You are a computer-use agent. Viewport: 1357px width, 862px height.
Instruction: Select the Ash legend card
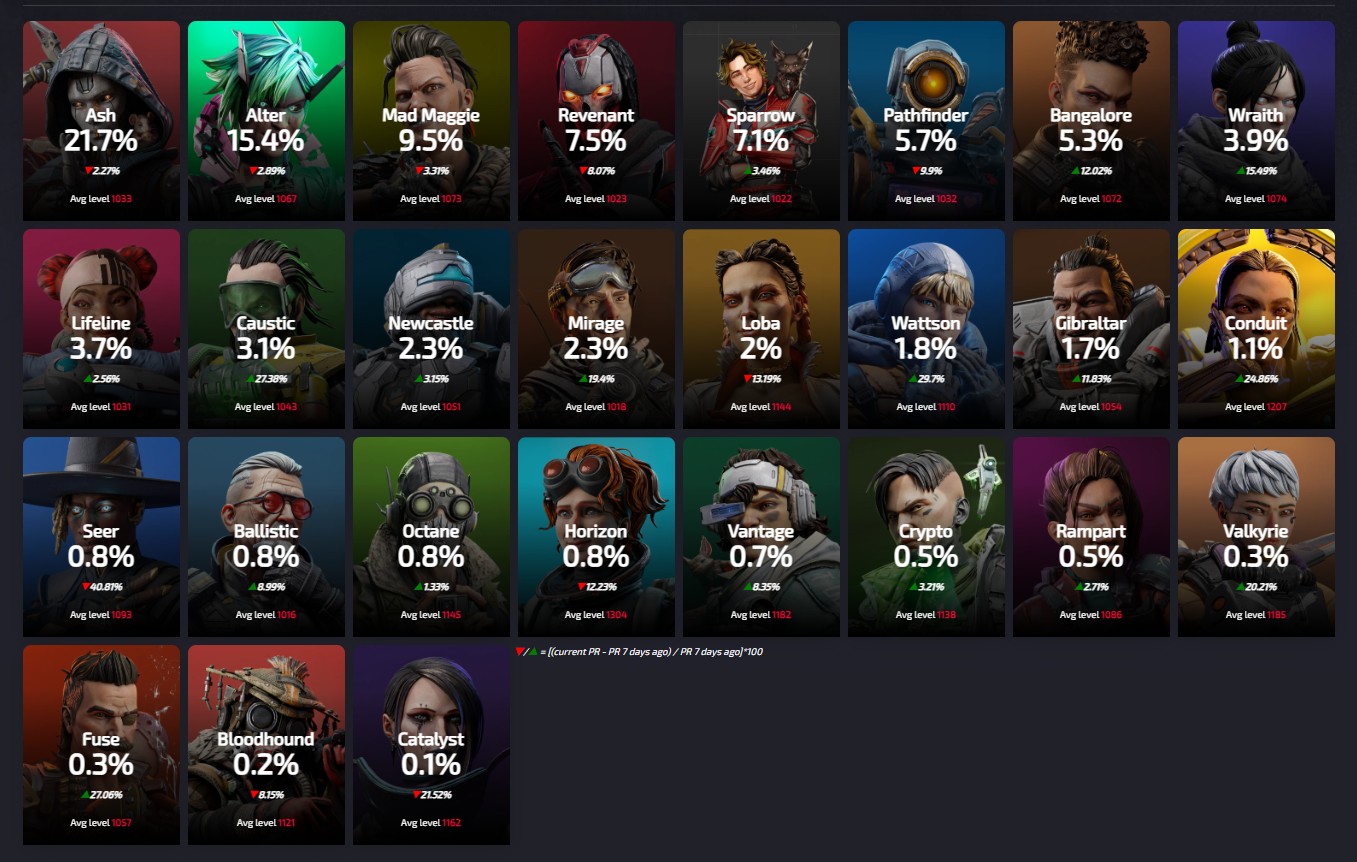[101, 121]
